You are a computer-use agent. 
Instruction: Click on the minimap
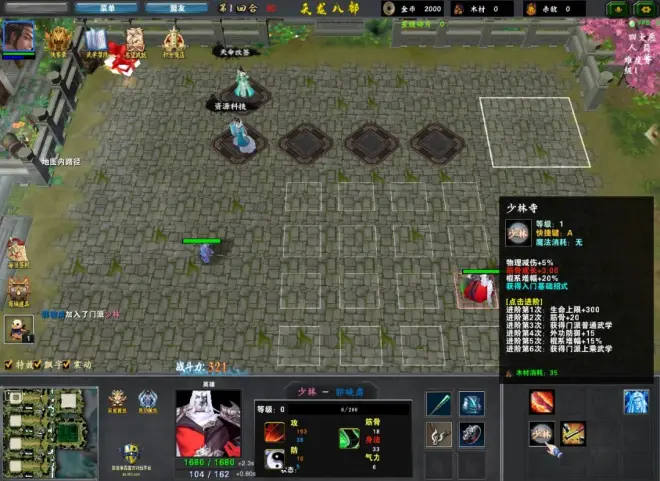(x=49, y=433)
